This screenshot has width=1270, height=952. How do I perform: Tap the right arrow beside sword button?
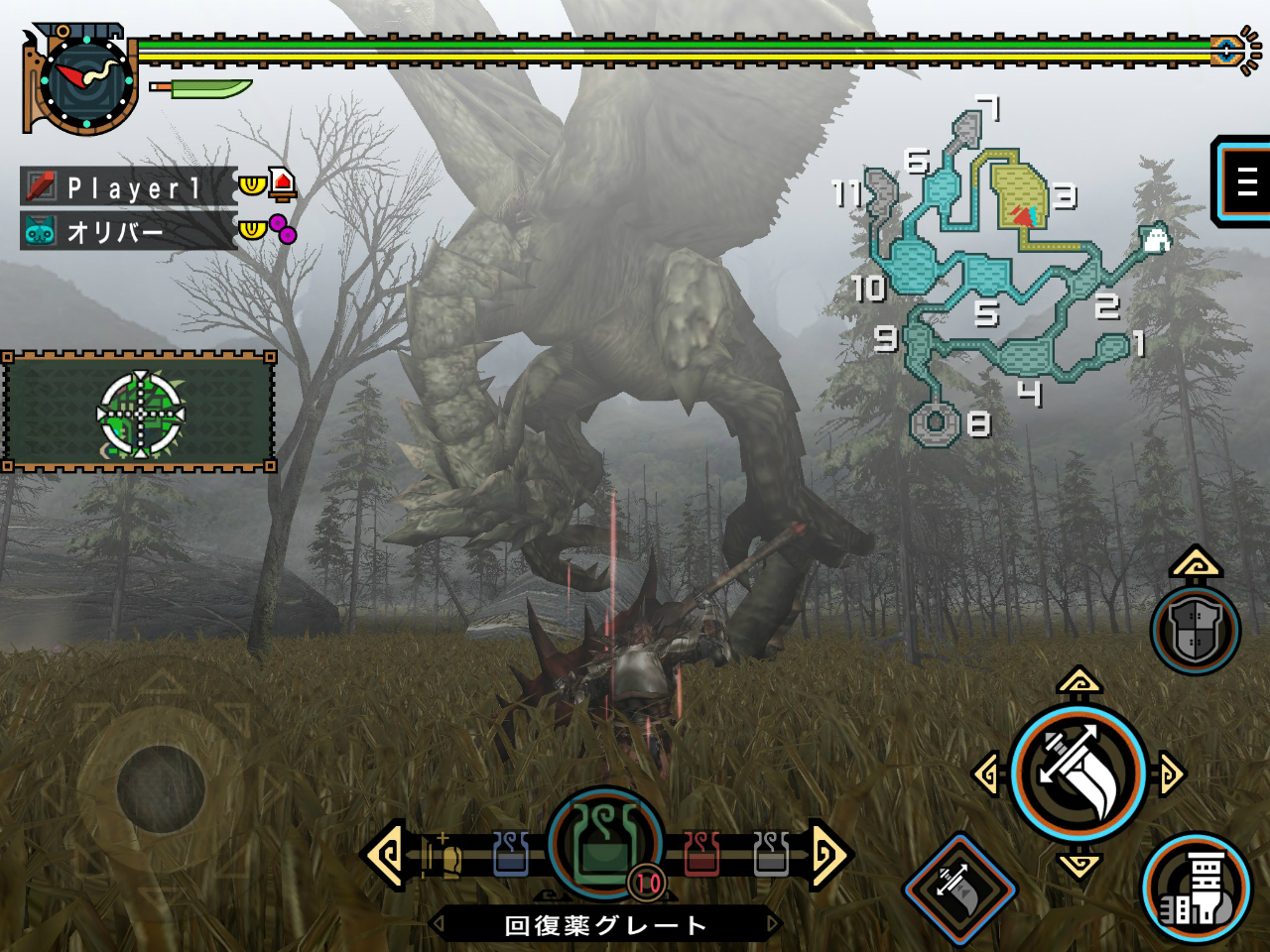1171,774
